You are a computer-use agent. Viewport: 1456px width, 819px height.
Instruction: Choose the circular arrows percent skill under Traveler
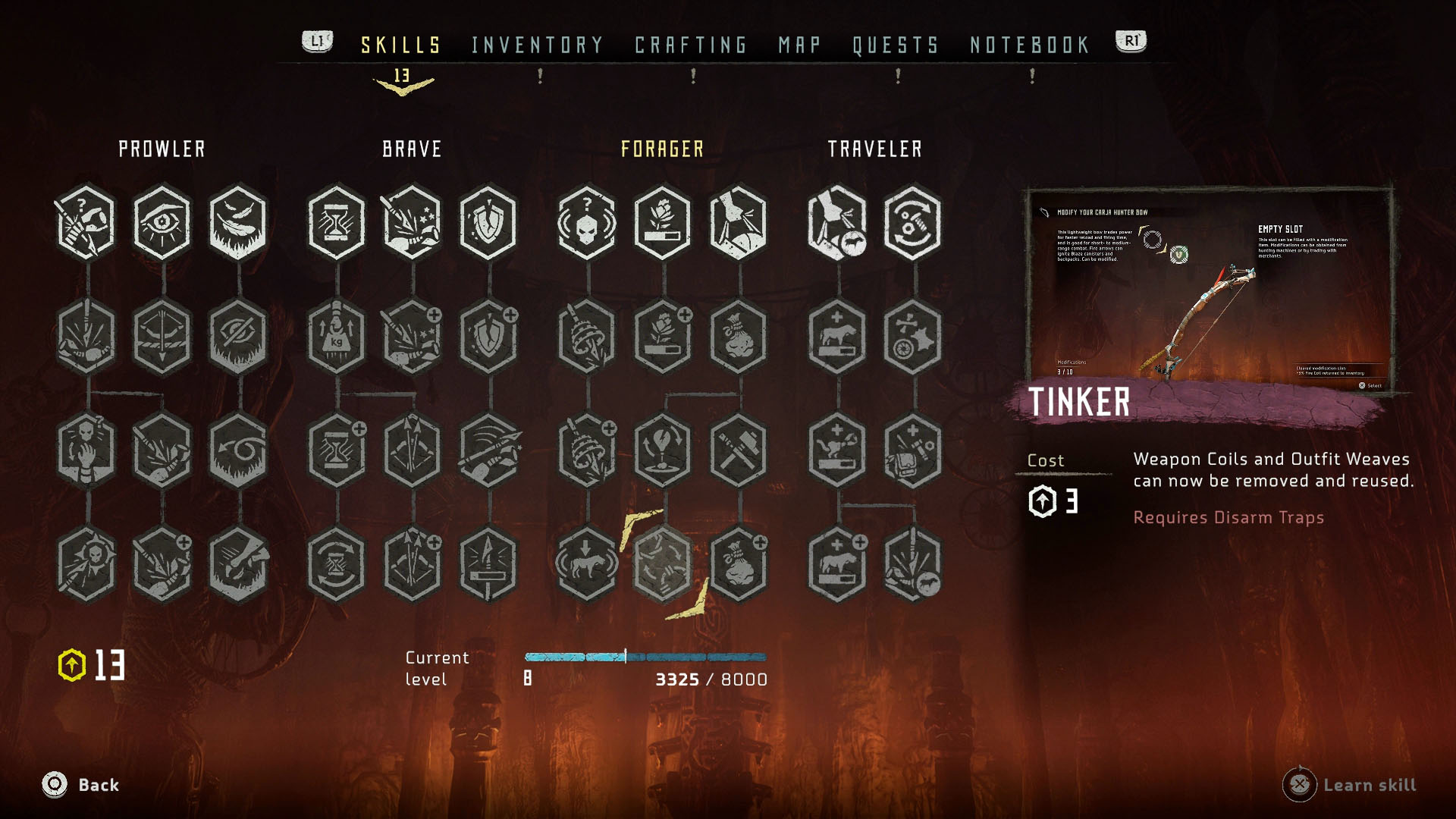coord(913,222)
